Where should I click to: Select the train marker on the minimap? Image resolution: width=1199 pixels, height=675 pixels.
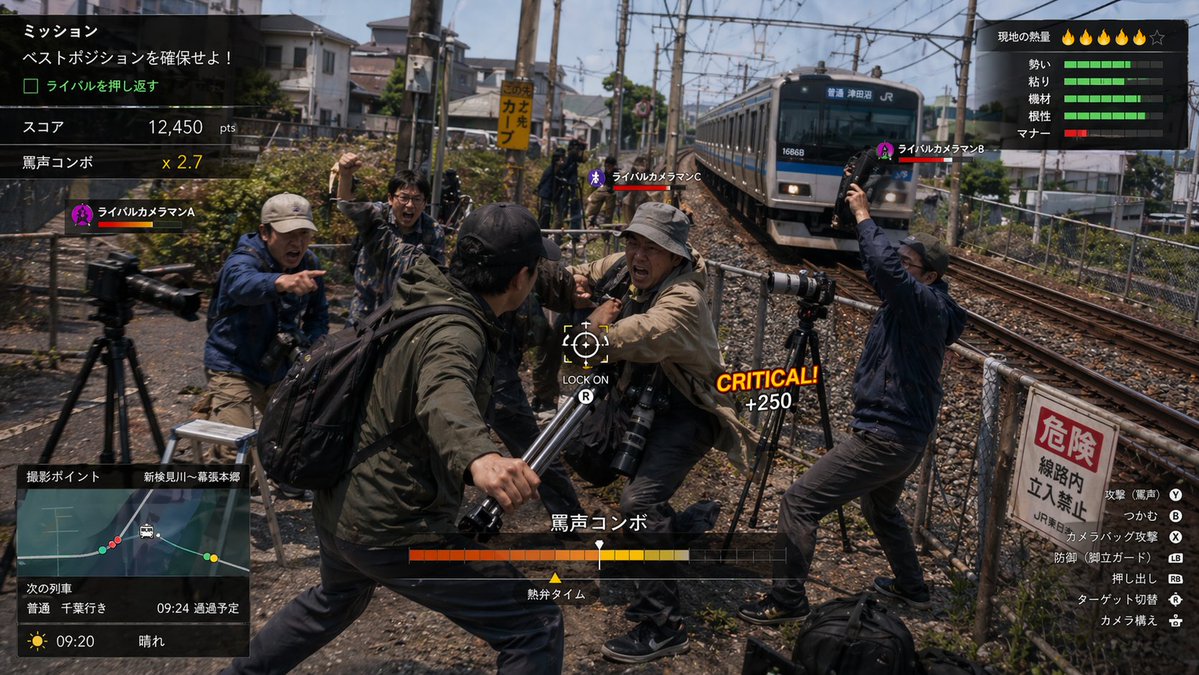147,531
